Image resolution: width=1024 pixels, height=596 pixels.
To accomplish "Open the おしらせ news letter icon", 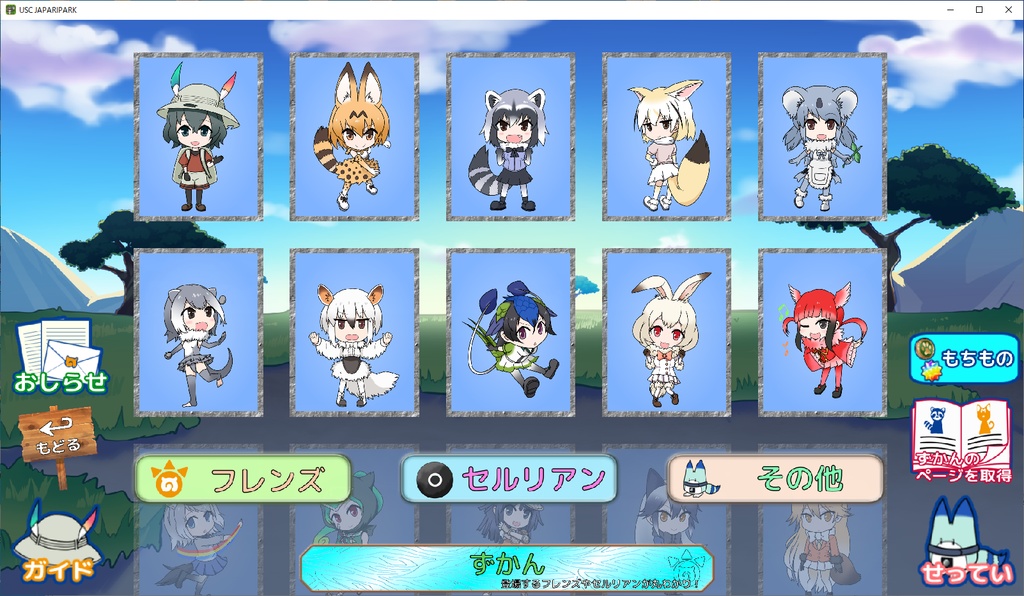I will (59, 355).
